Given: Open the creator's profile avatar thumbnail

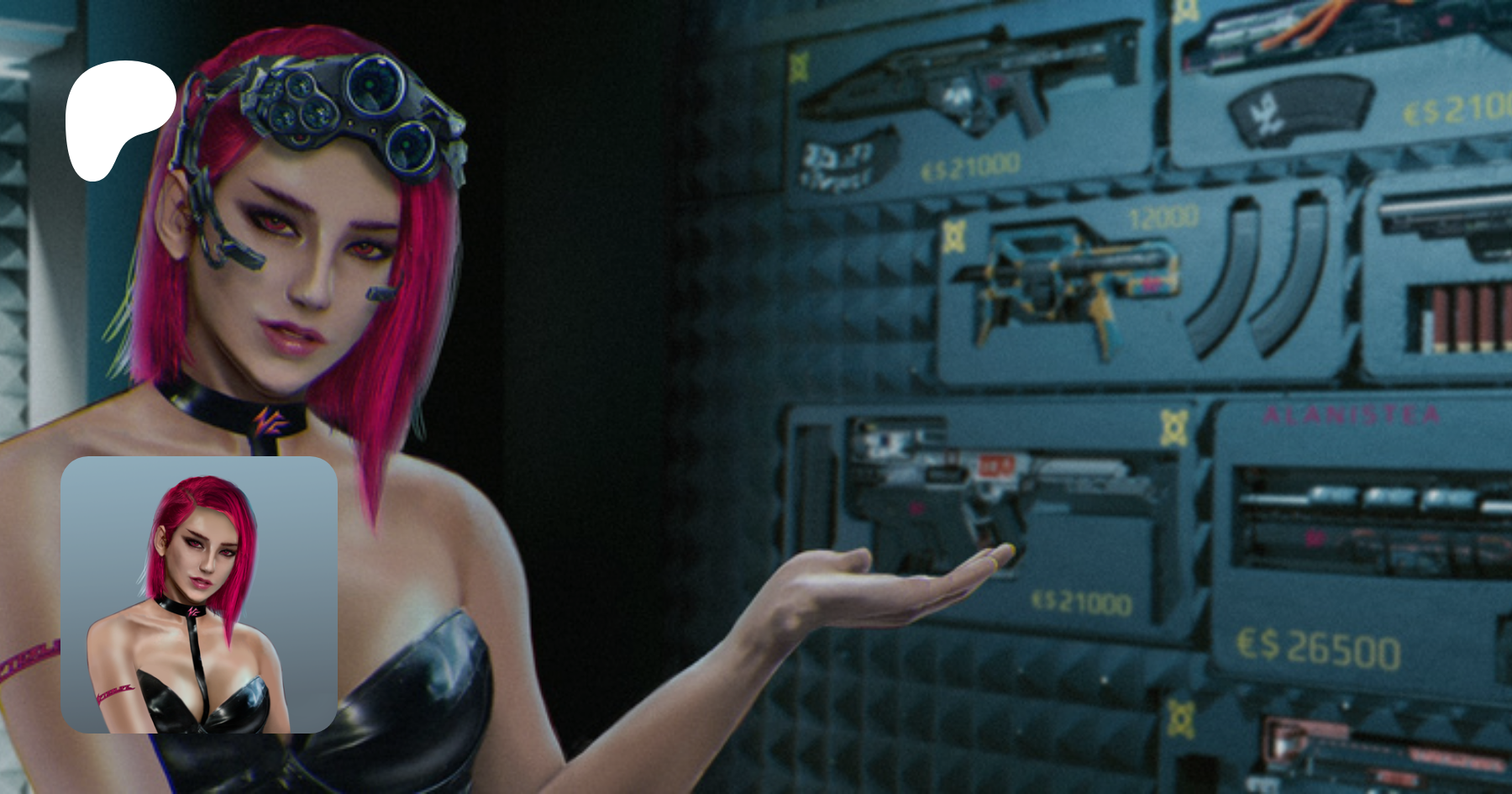Looking at the screenshot, I should 199,595.
